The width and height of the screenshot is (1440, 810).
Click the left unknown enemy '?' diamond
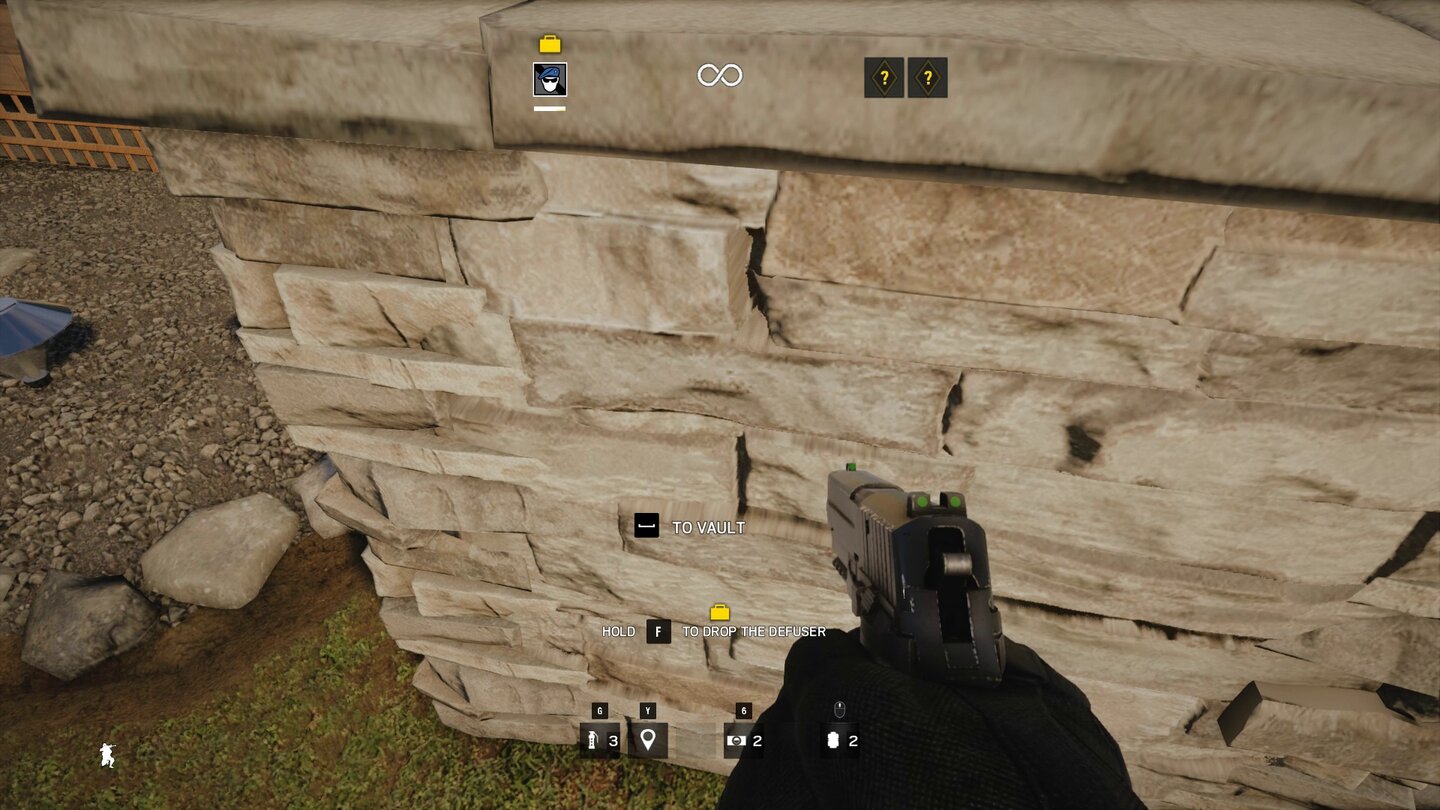pos(884,78)
